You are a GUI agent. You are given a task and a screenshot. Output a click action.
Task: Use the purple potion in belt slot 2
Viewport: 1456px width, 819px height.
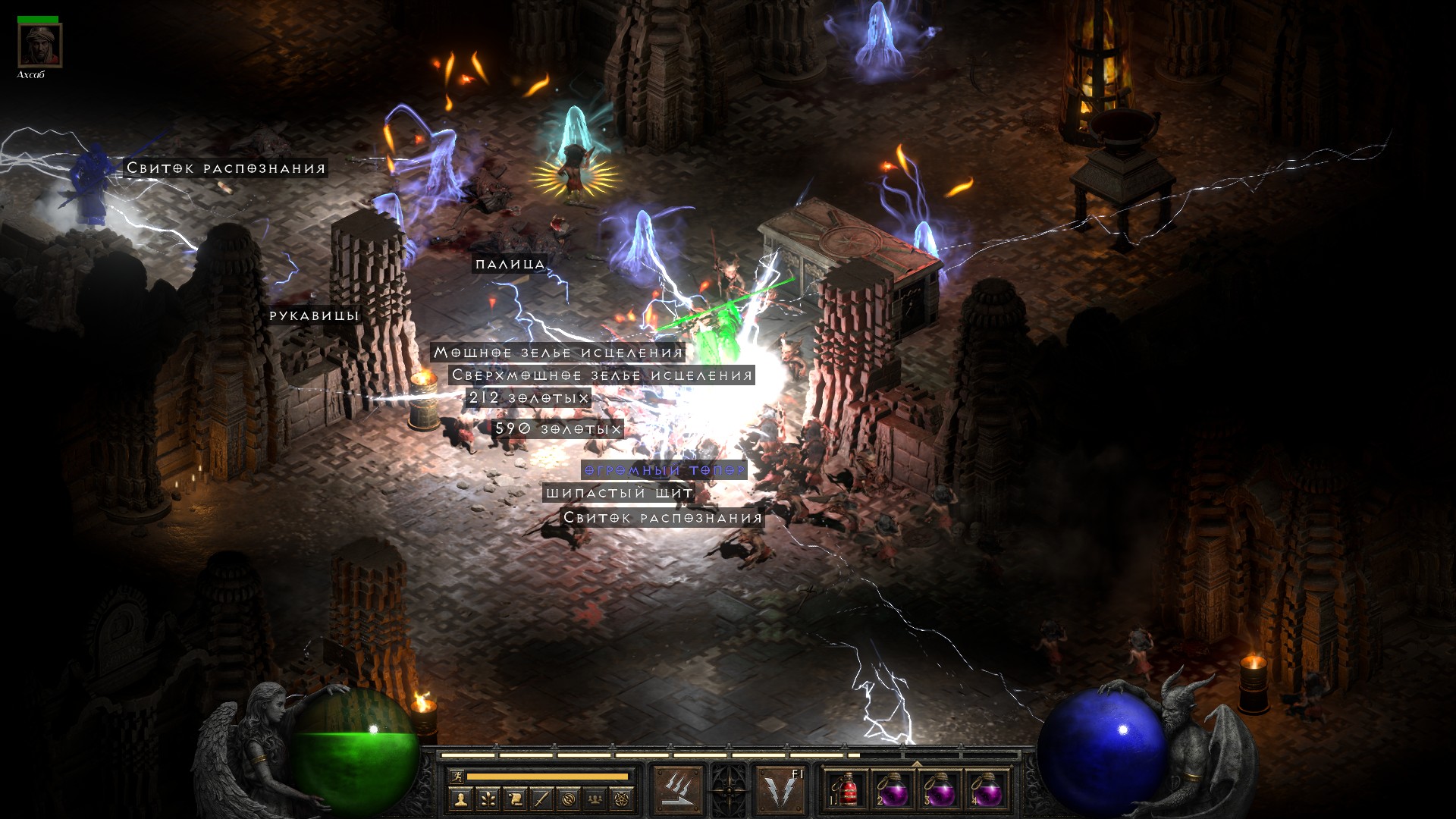(893, 789)
